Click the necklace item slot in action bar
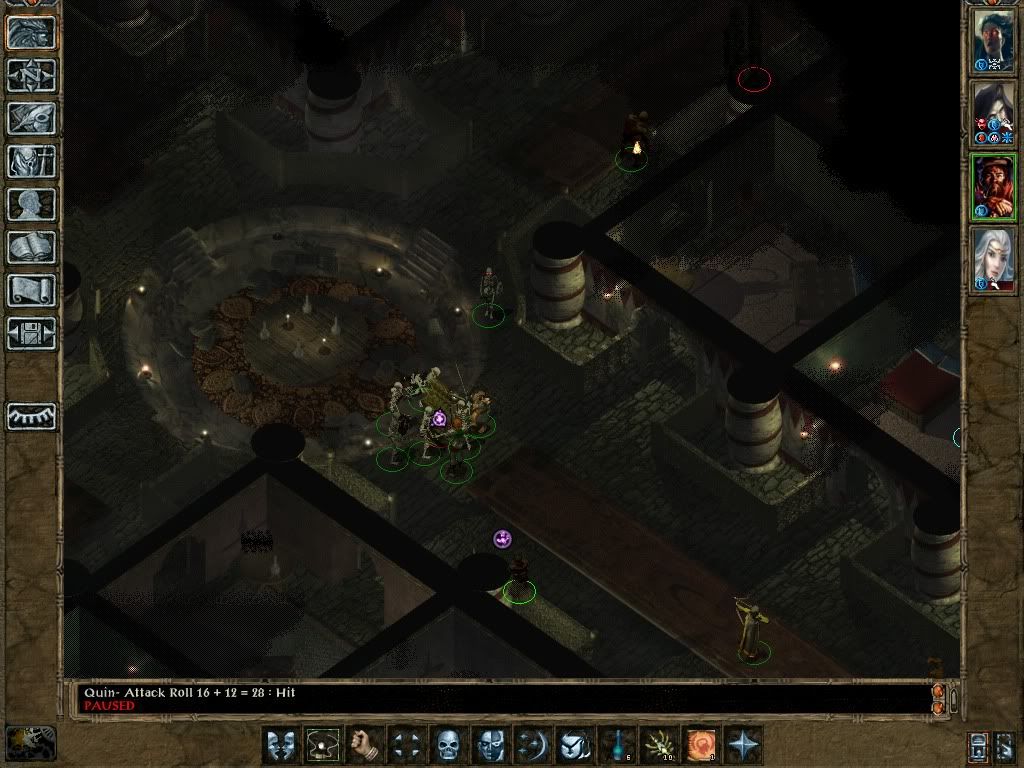The image size is (1024, 768). click(x=323, y=745)
